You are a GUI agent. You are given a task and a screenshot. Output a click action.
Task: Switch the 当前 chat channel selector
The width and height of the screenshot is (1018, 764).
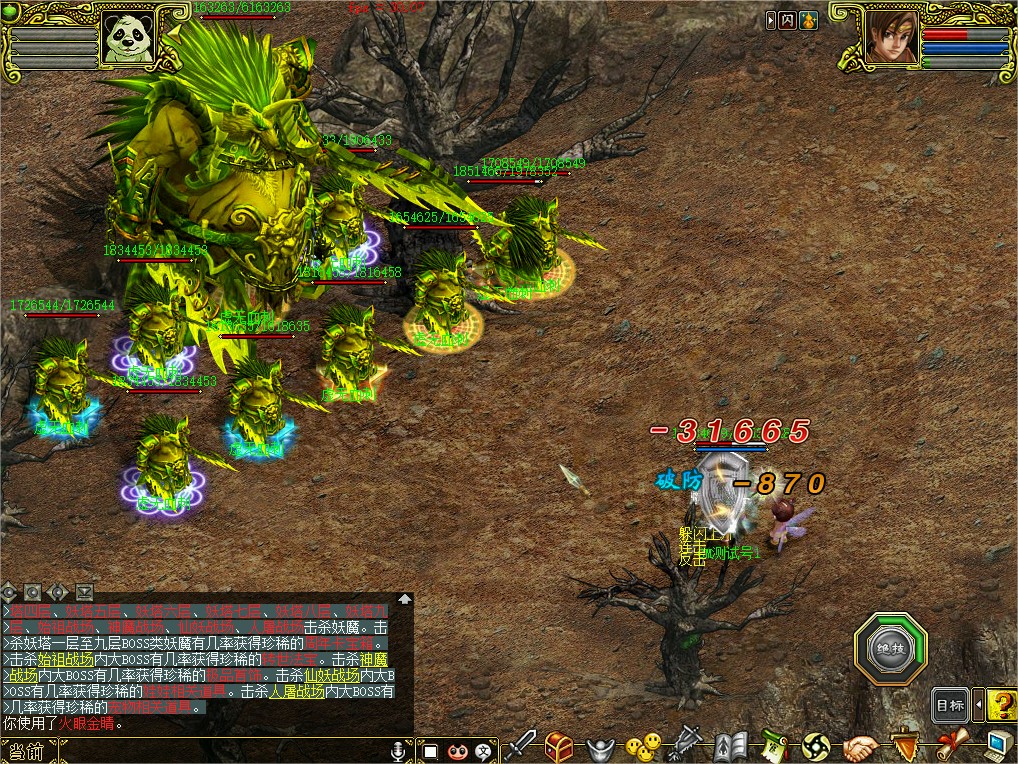pyautogui.click(x=24, y=751)
